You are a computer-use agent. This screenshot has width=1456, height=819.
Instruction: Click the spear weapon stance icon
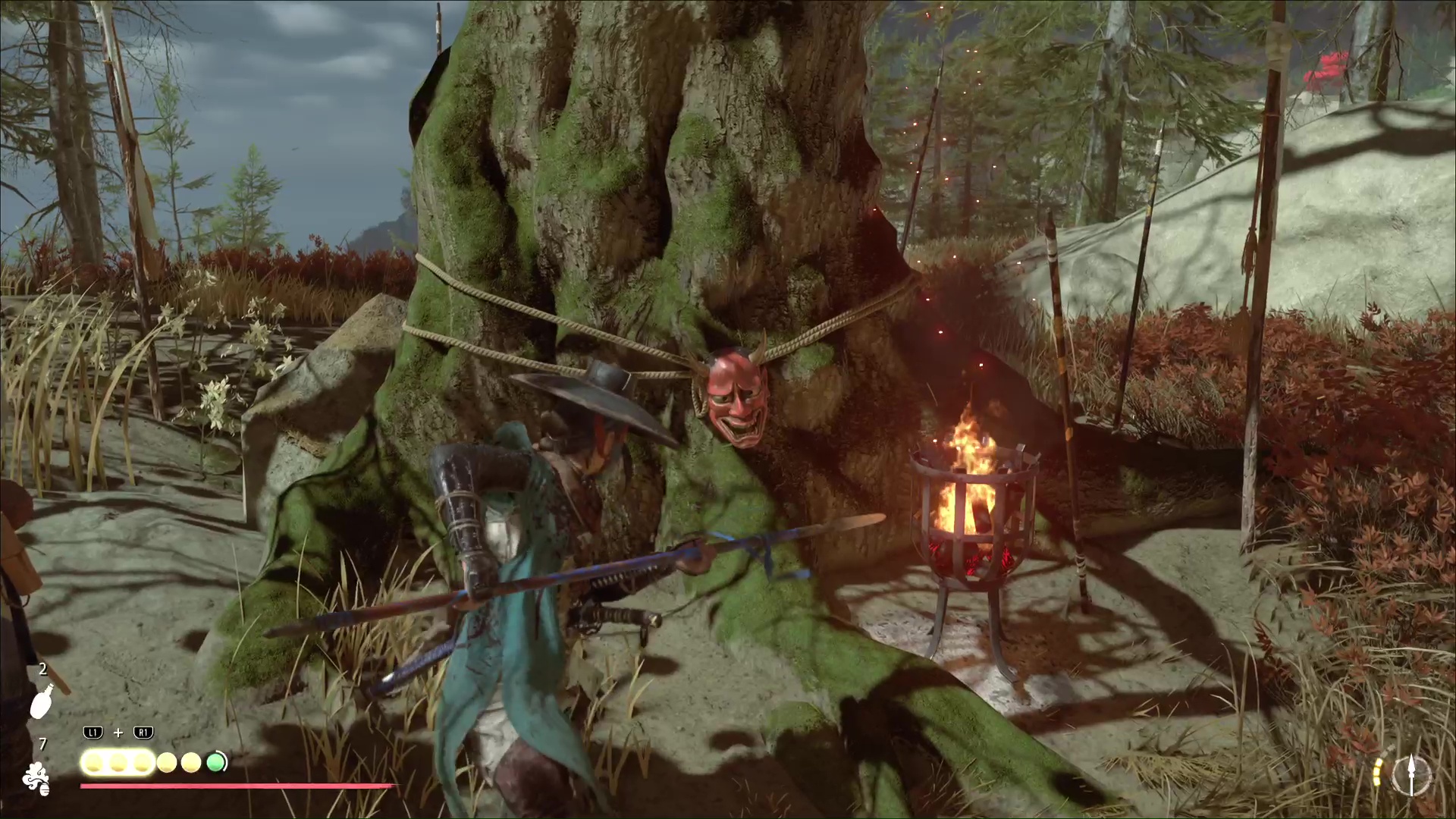(1411, 777)
